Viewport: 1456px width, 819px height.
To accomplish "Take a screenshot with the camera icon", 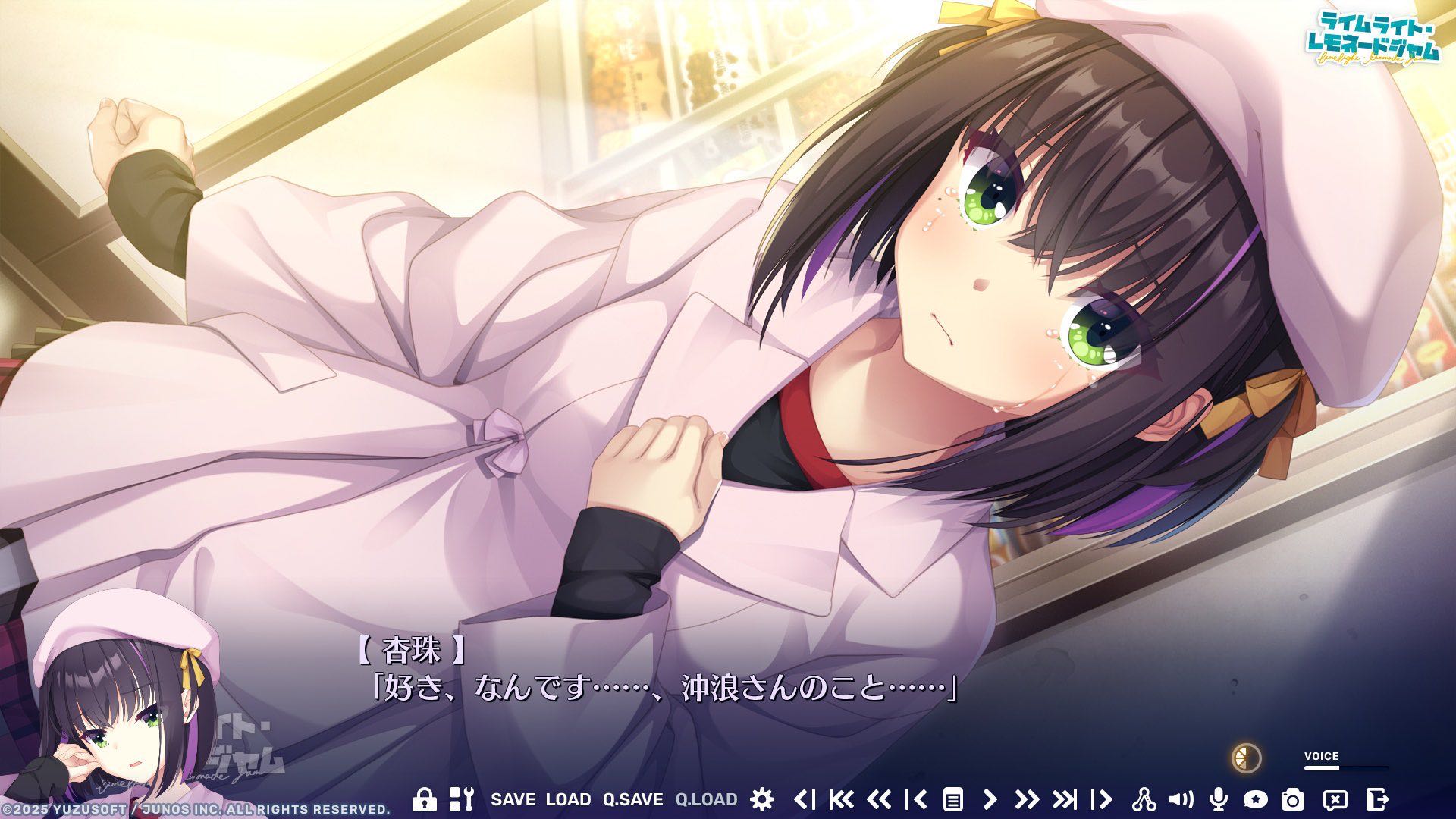I will pos(1293,799).
